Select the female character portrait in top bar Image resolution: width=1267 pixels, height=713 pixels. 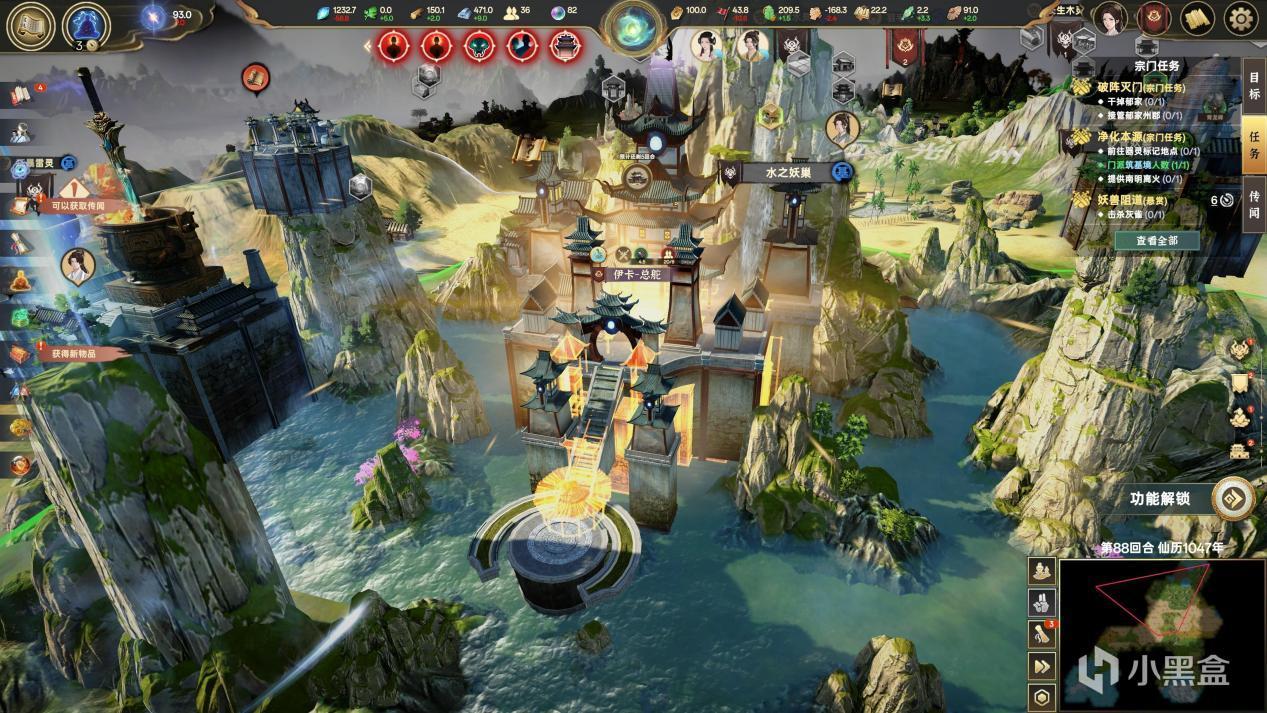pyautogui.click(x=1108, y=19)
